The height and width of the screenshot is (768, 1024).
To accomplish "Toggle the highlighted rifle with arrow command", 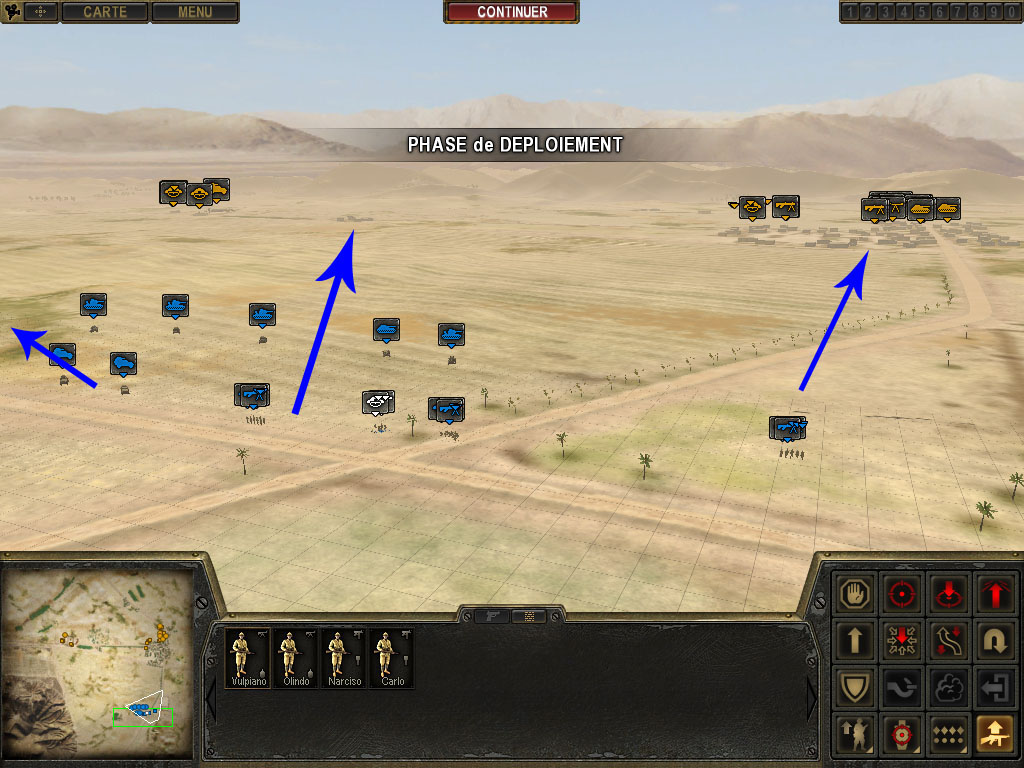I will click(993, 734).
